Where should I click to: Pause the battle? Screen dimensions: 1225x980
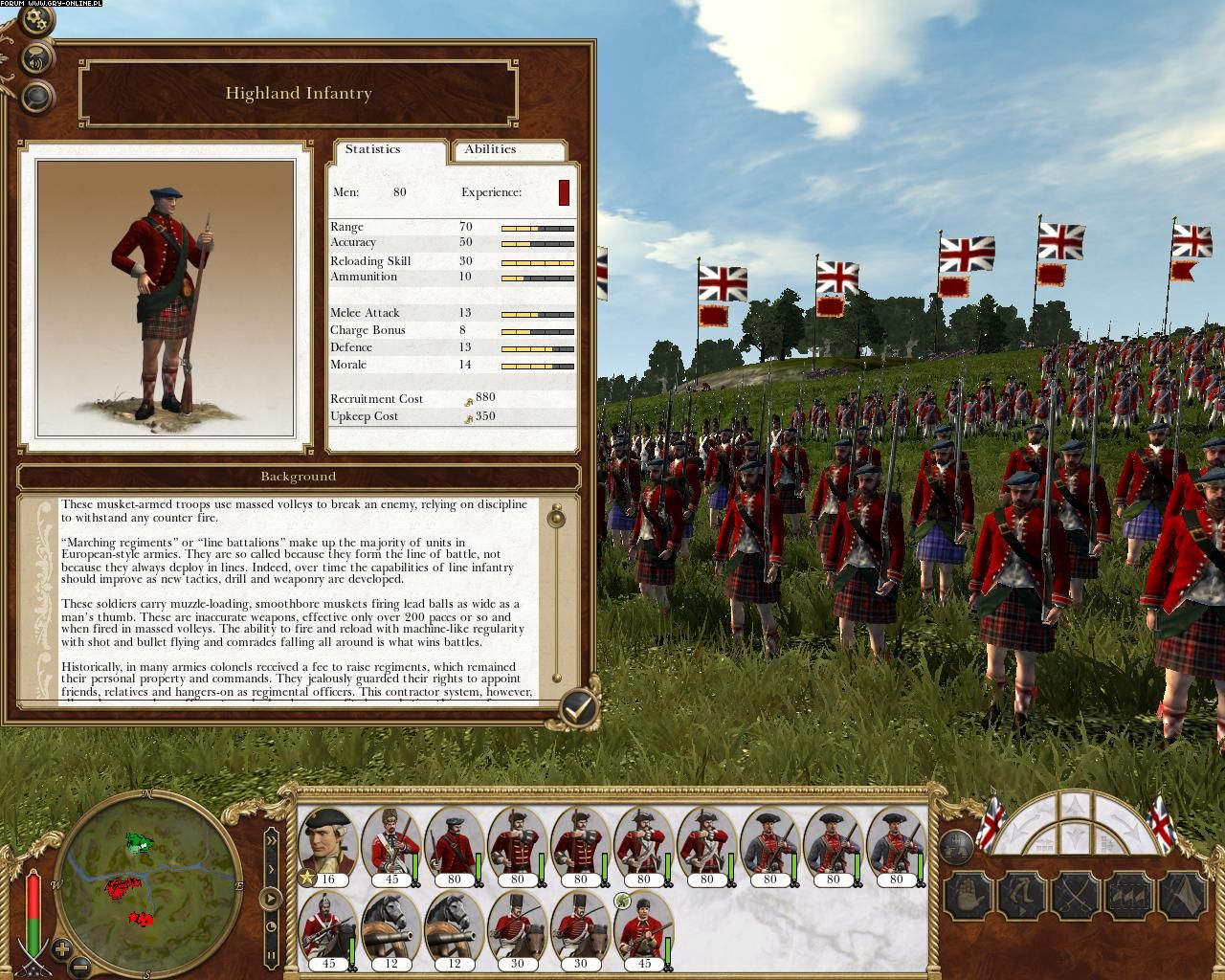coord(271,955)
